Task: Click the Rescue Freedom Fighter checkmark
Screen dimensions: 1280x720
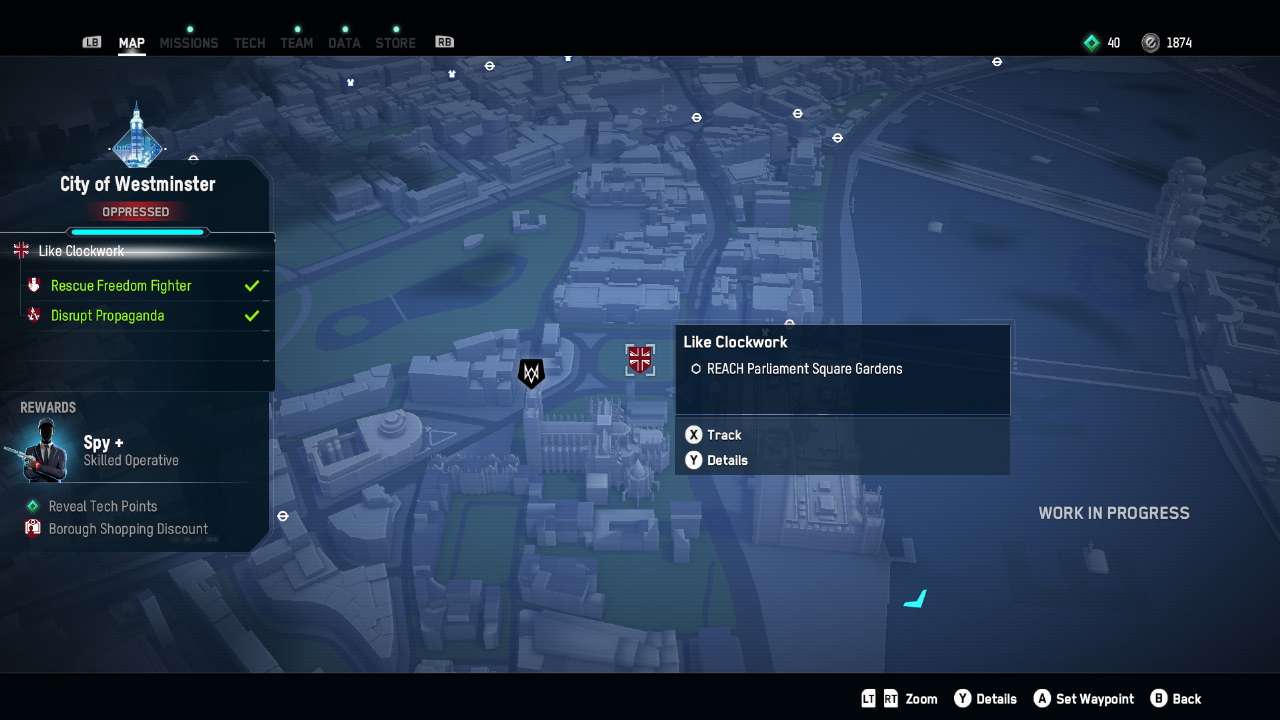Action: [251, 285]
